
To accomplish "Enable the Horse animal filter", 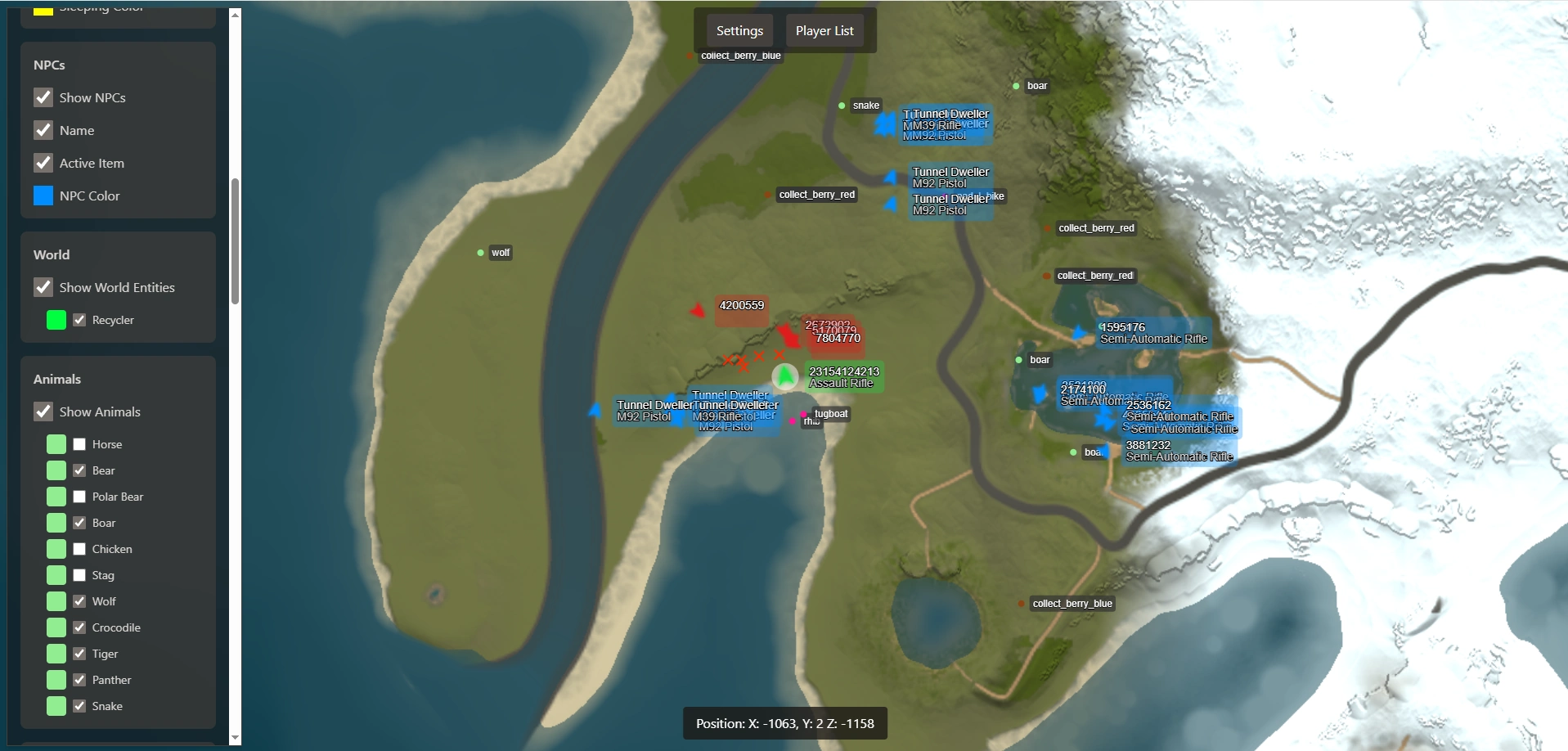I will click(x=79, y=444).
